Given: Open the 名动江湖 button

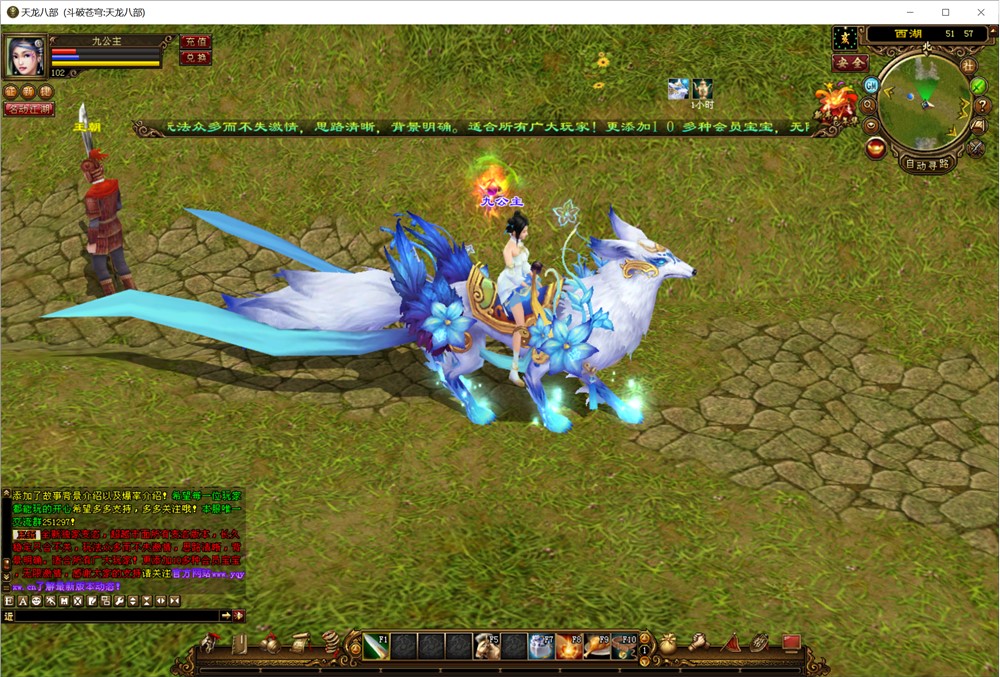Looking at the screenshot, I should point(29,109).
